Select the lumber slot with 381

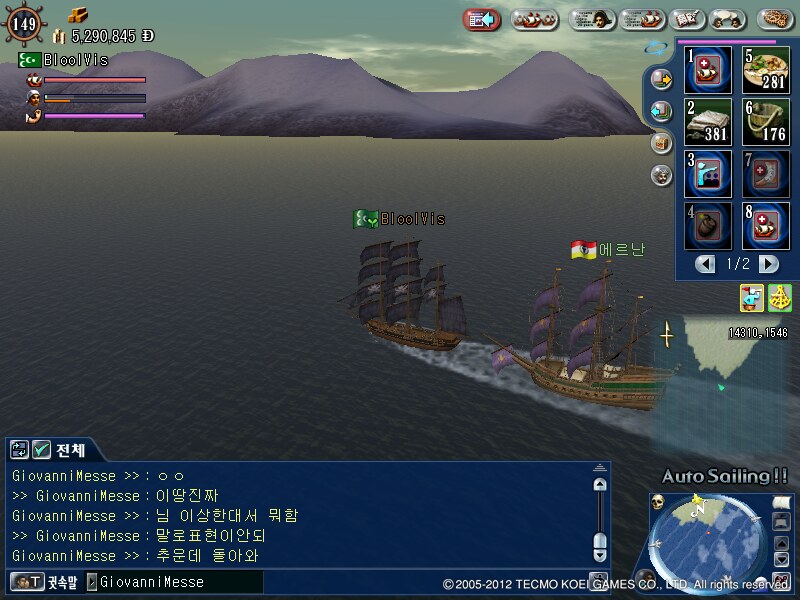point(708,122)
